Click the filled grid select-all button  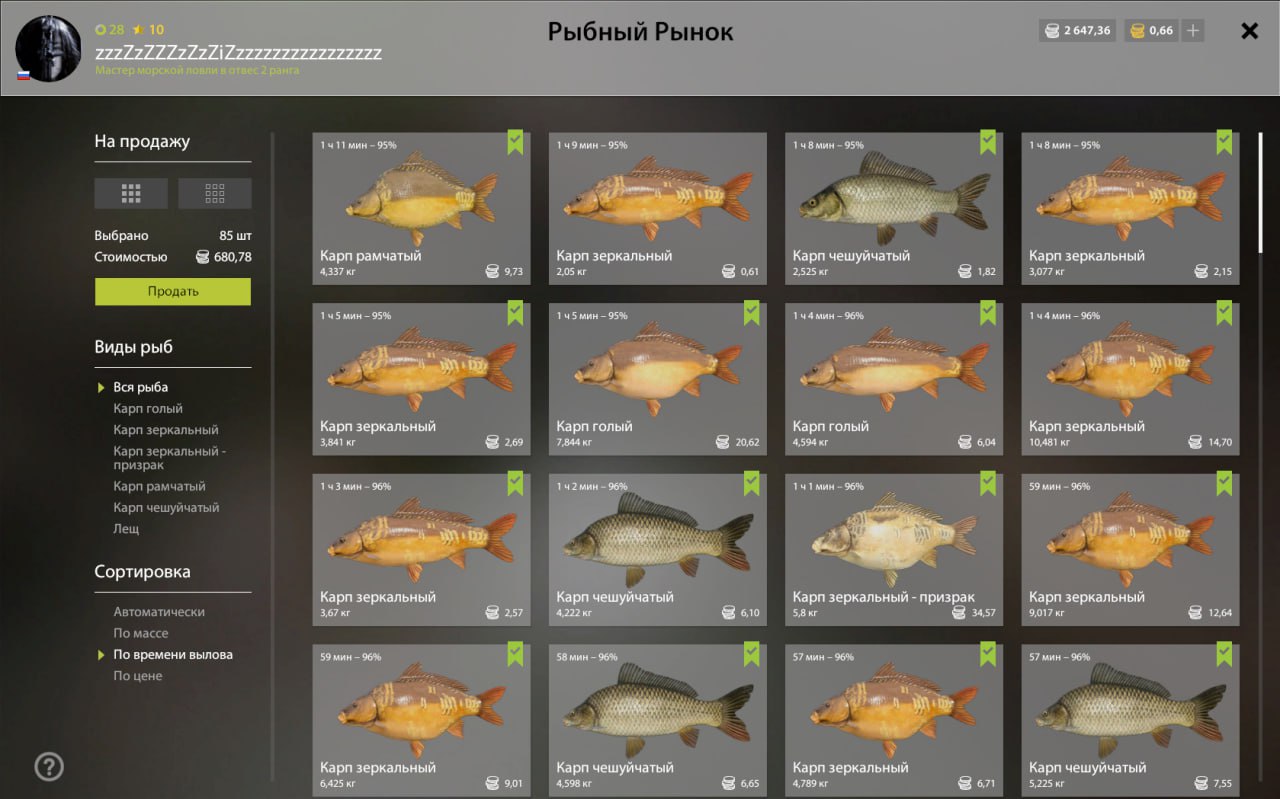[x=131, y=193]
